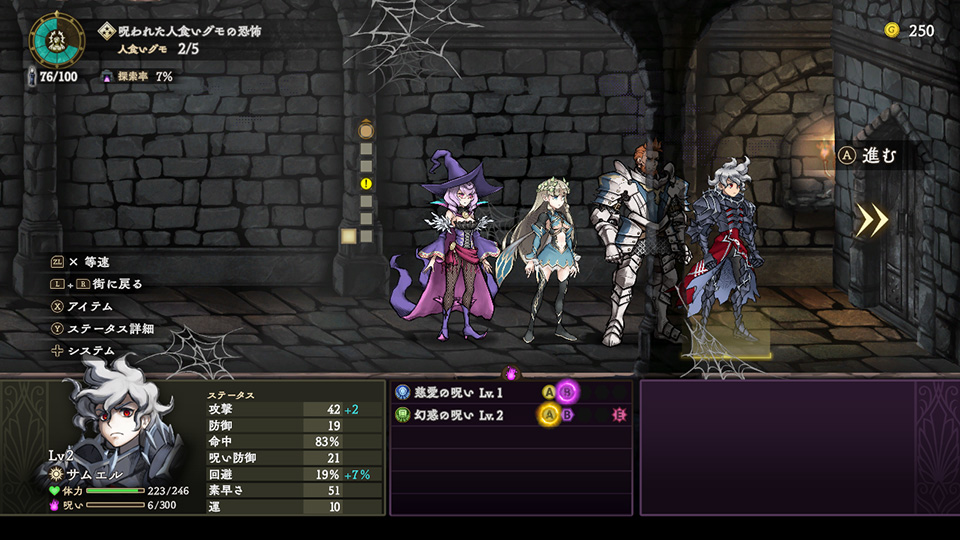Open the システム system menu
Viewport: 960px width, 540px height.
[90, 351]
